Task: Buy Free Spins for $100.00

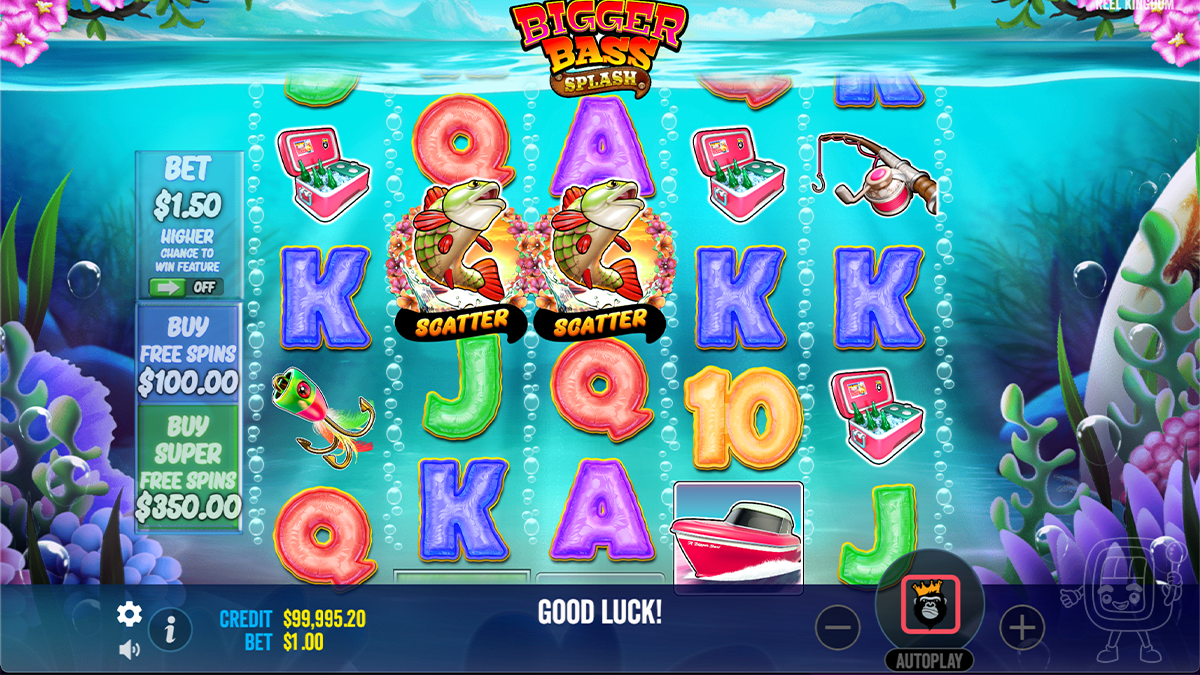Action: click(188, 353)
